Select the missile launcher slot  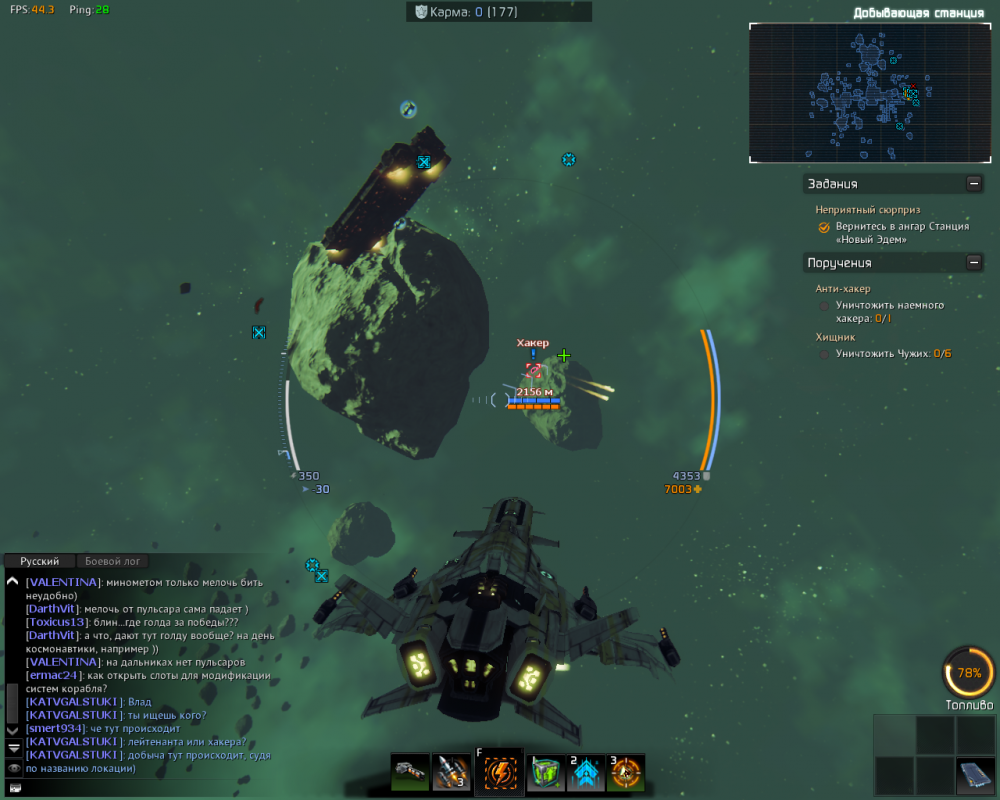tap(451, 772)
